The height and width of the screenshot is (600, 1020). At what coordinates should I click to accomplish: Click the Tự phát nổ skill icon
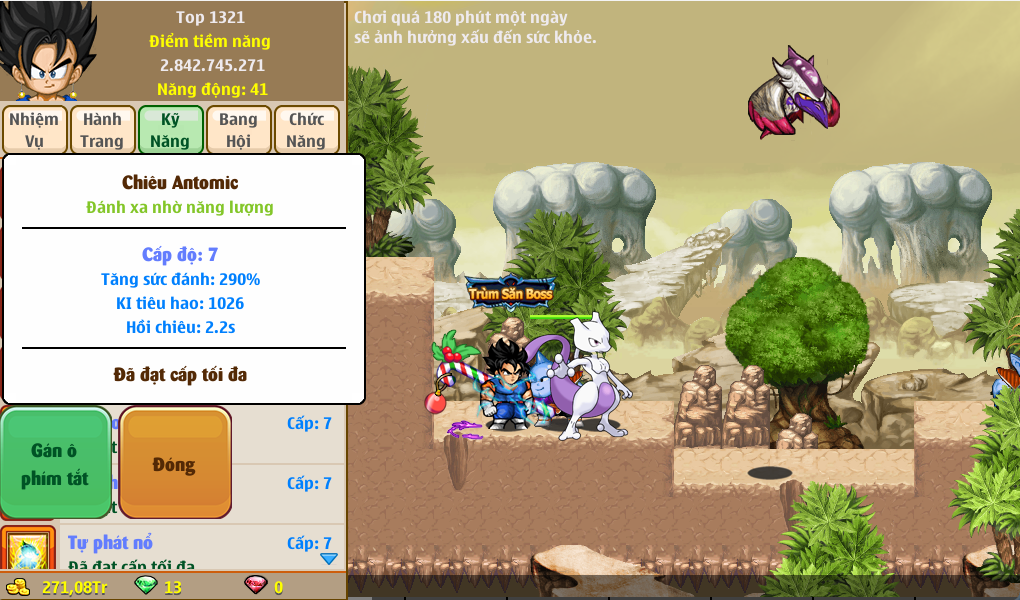27,551
